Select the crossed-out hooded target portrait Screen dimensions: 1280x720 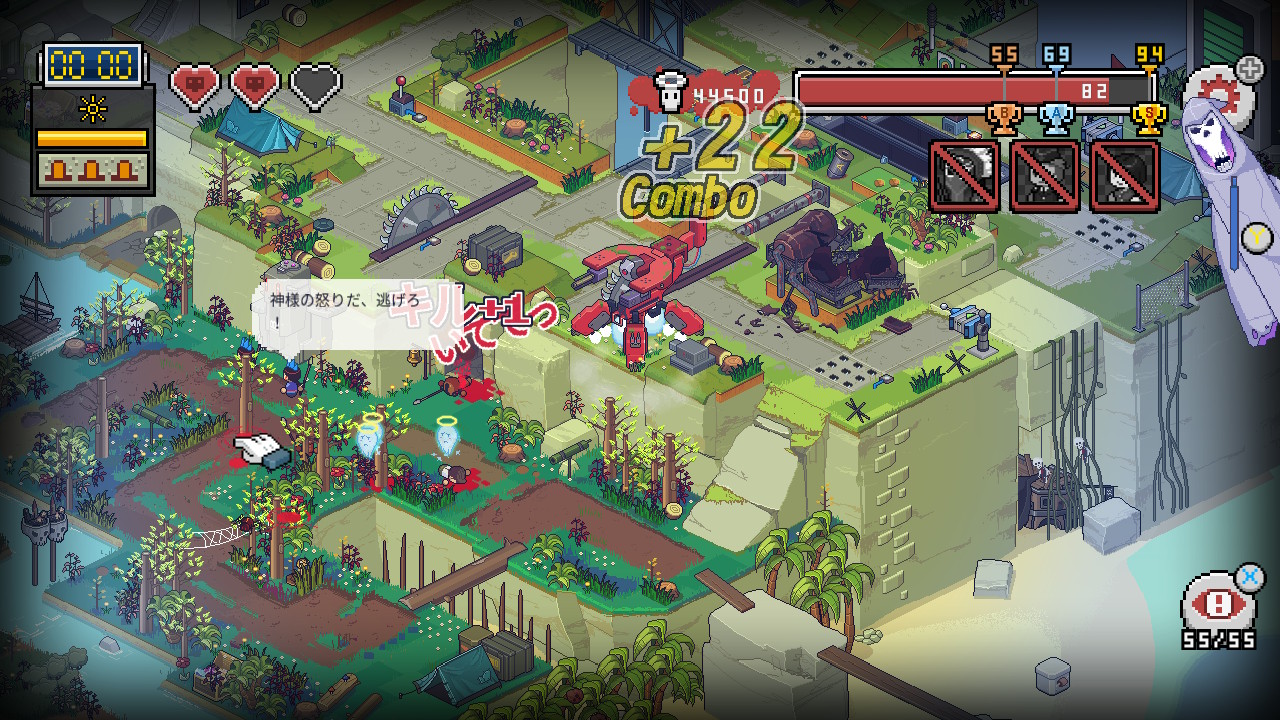(x=964, y=176)
